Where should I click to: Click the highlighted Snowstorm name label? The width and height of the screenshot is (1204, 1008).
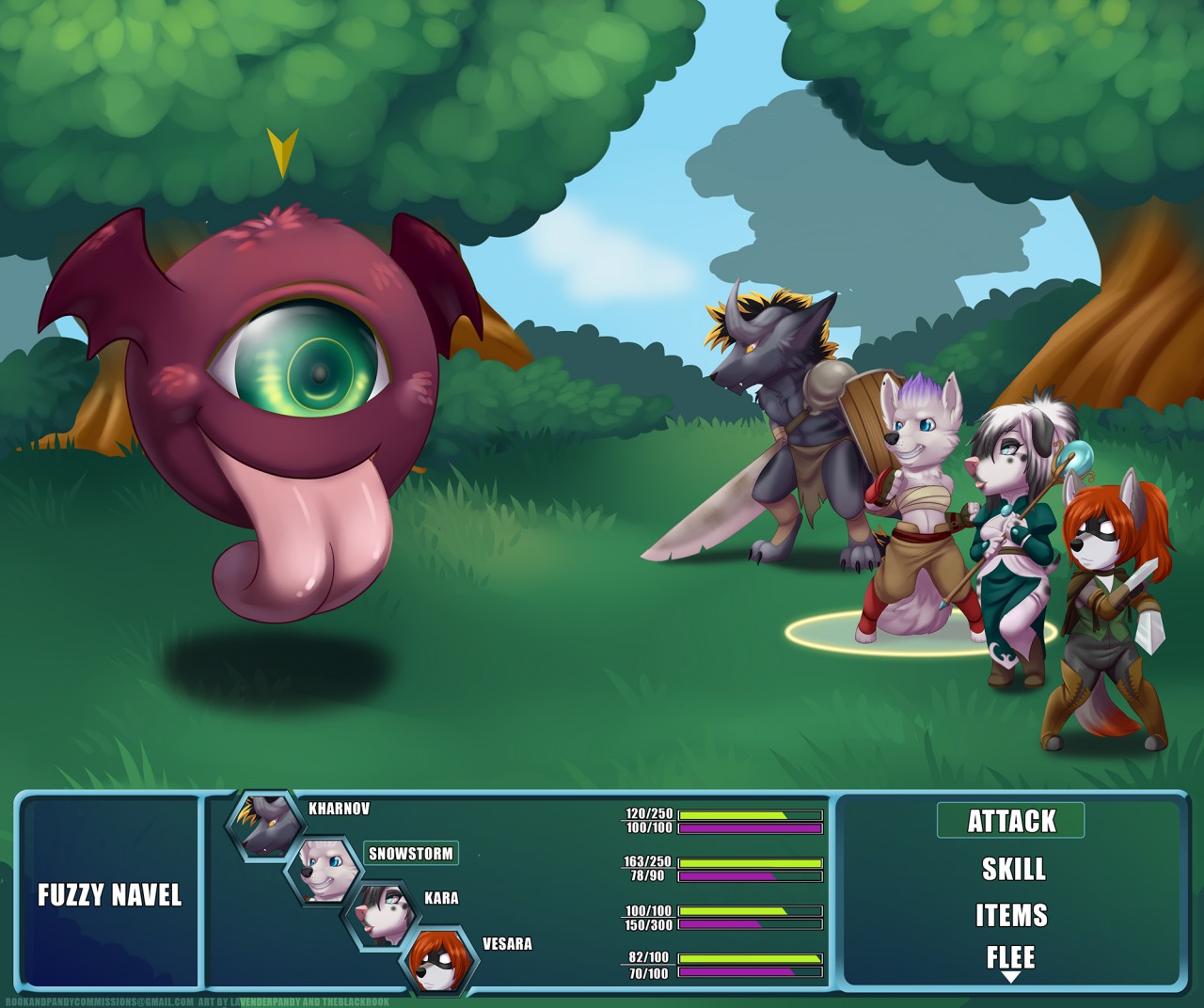tap(411, 854)
